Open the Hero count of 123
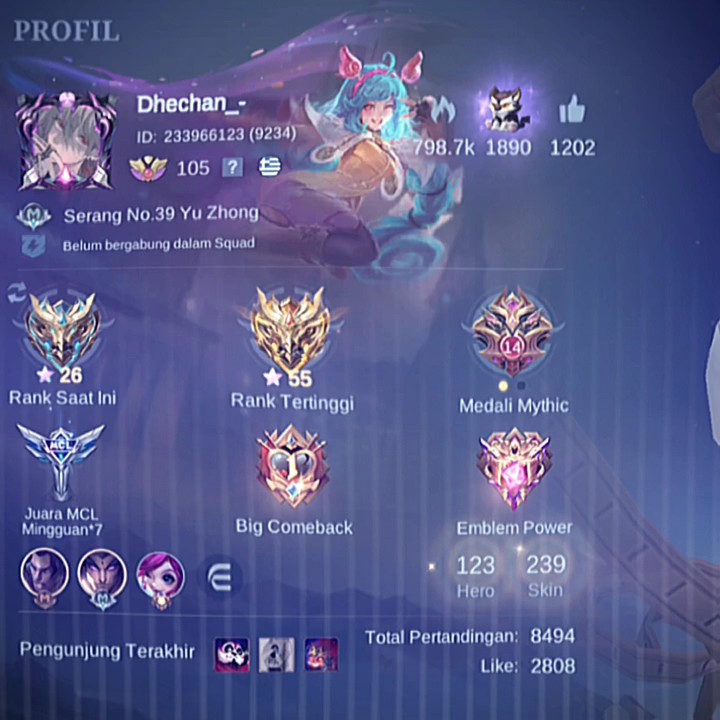The height and width of the screenshot is (720, 720). click(475, 575)
